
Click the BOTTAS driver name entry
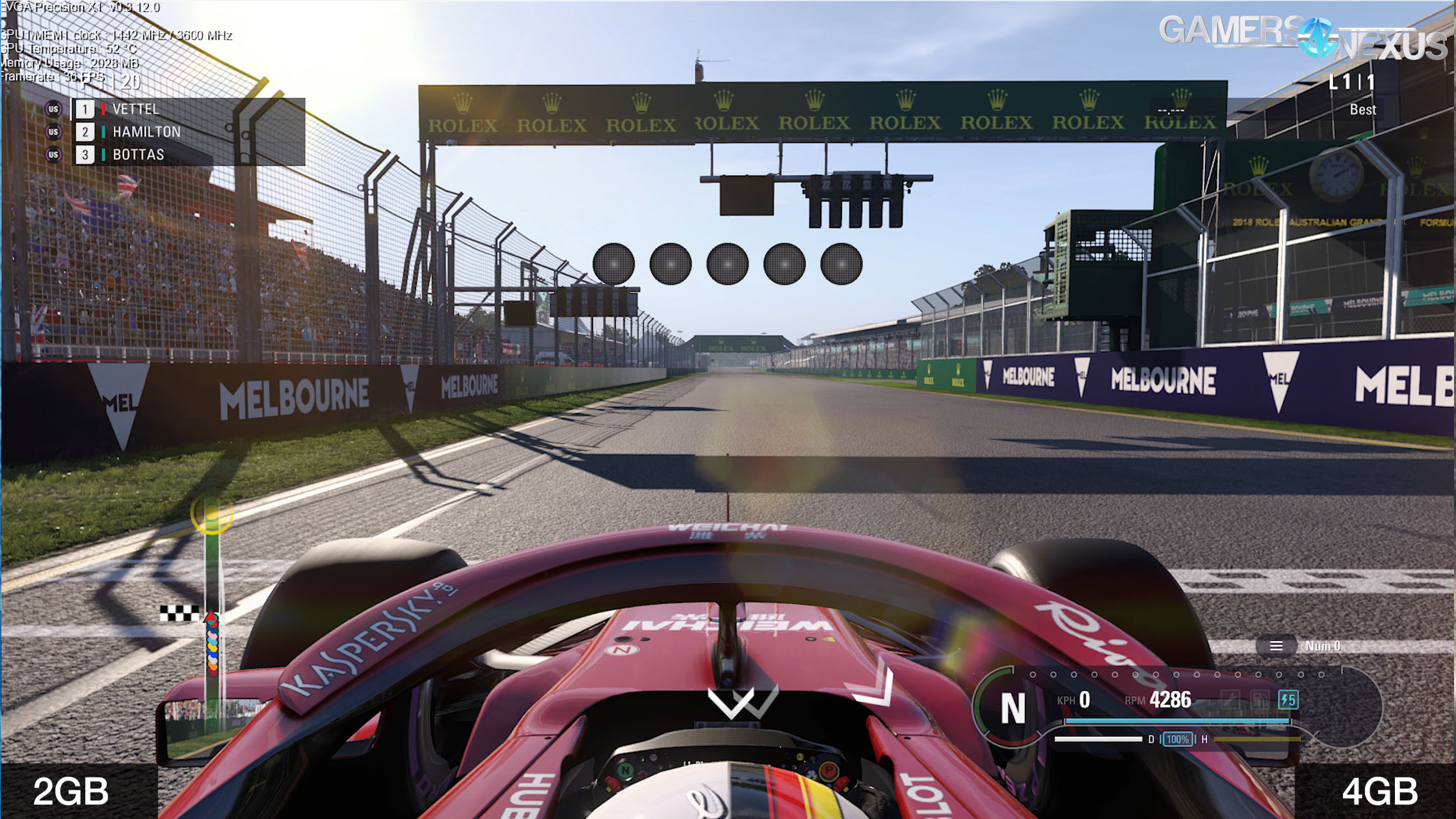click(138, 154)
